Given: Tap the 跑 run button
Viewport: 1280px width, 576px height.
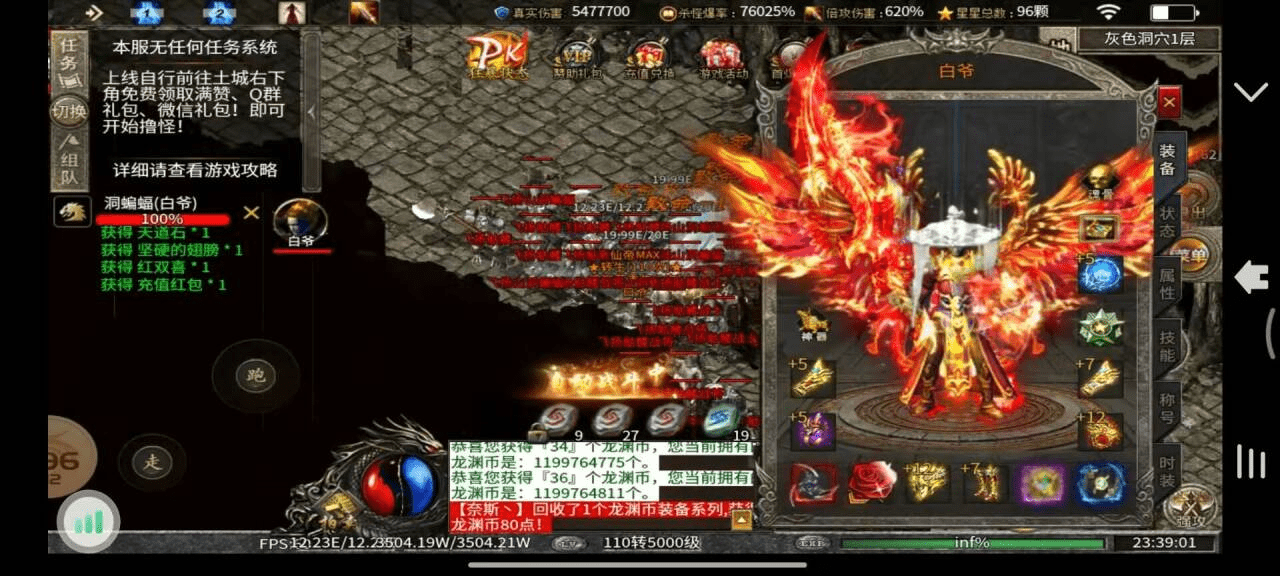Looking at the screenshot, I should point(253,376).
